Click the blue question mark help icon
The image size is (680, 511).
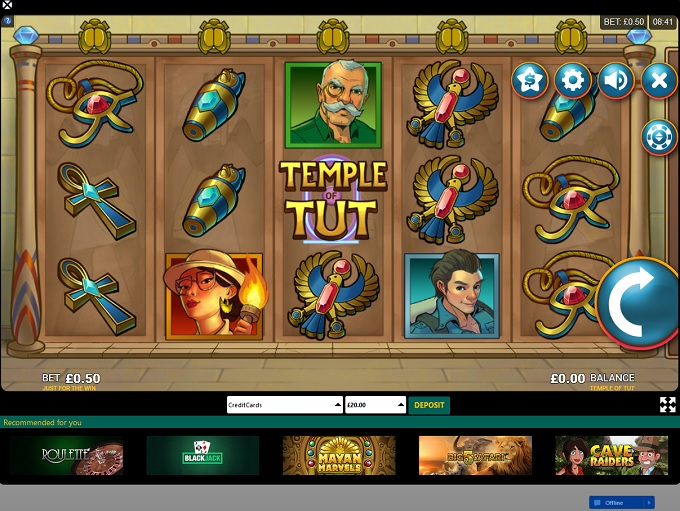(8, 20)
